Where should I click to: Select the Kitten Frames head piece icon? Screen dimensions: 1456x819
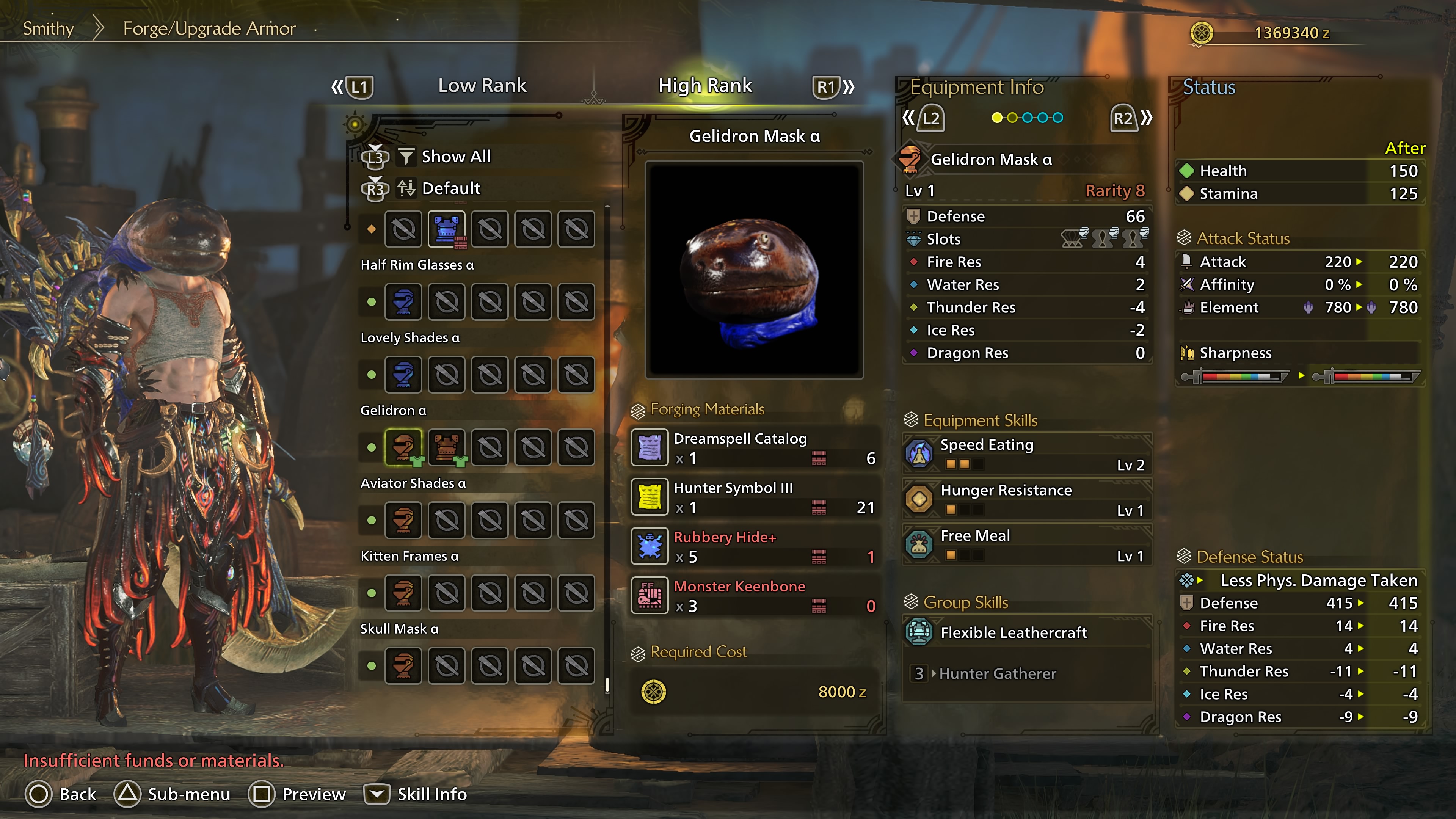[403, 593]
